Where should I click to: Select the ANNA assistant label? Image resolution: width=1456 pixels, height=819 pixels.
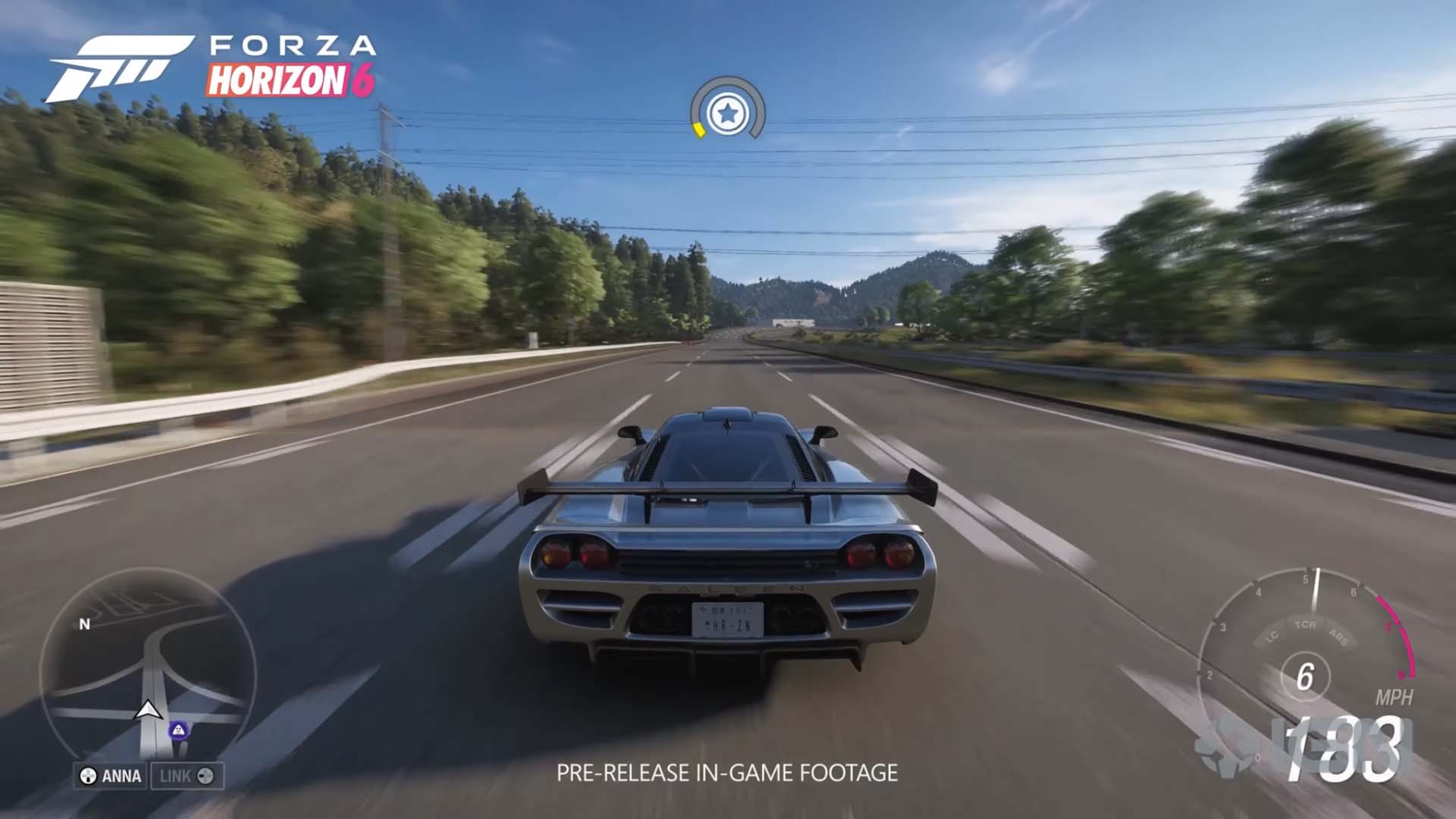pos(111,776)
